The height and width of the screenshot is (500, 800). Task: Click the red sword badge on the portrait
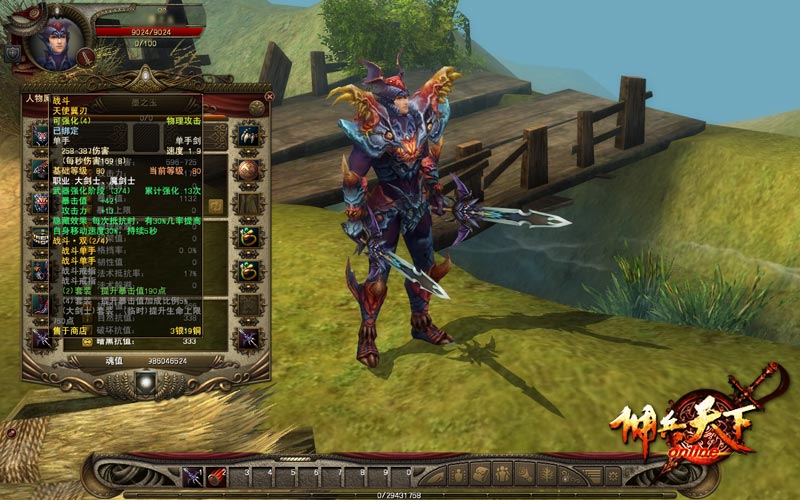[86, 57]
